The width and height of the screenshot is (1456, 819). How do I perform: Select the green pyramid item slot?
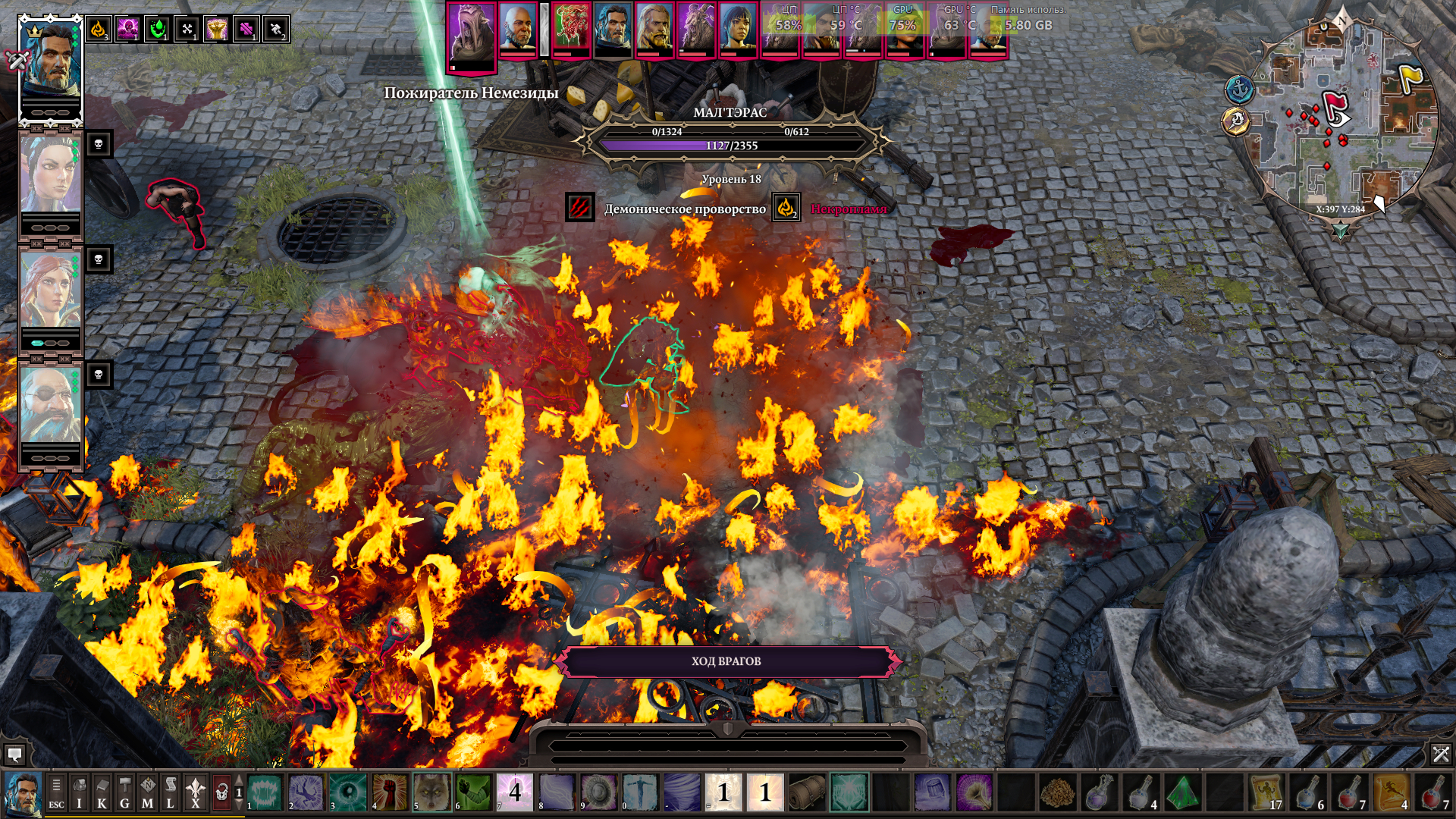[x=1182, y=792]
